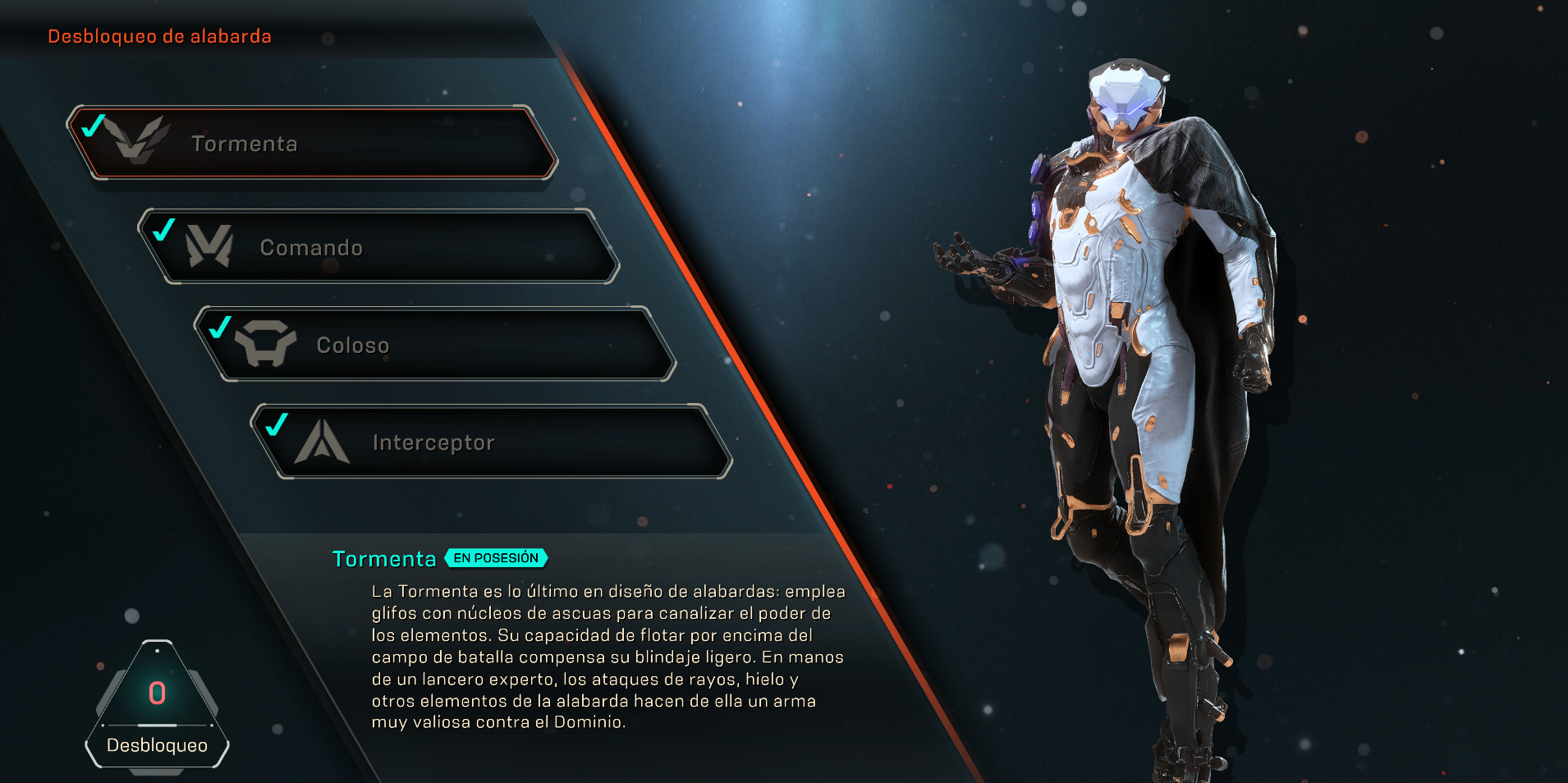Select the Tormenta javelin entry

point(312,143)
